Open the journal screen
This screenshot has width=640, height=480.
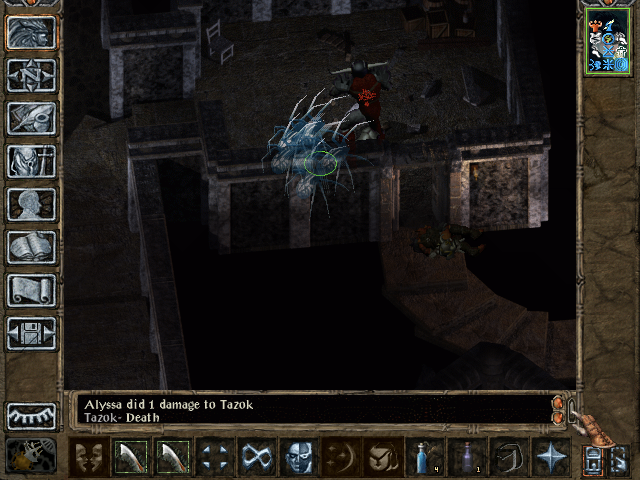pos(32,118)
